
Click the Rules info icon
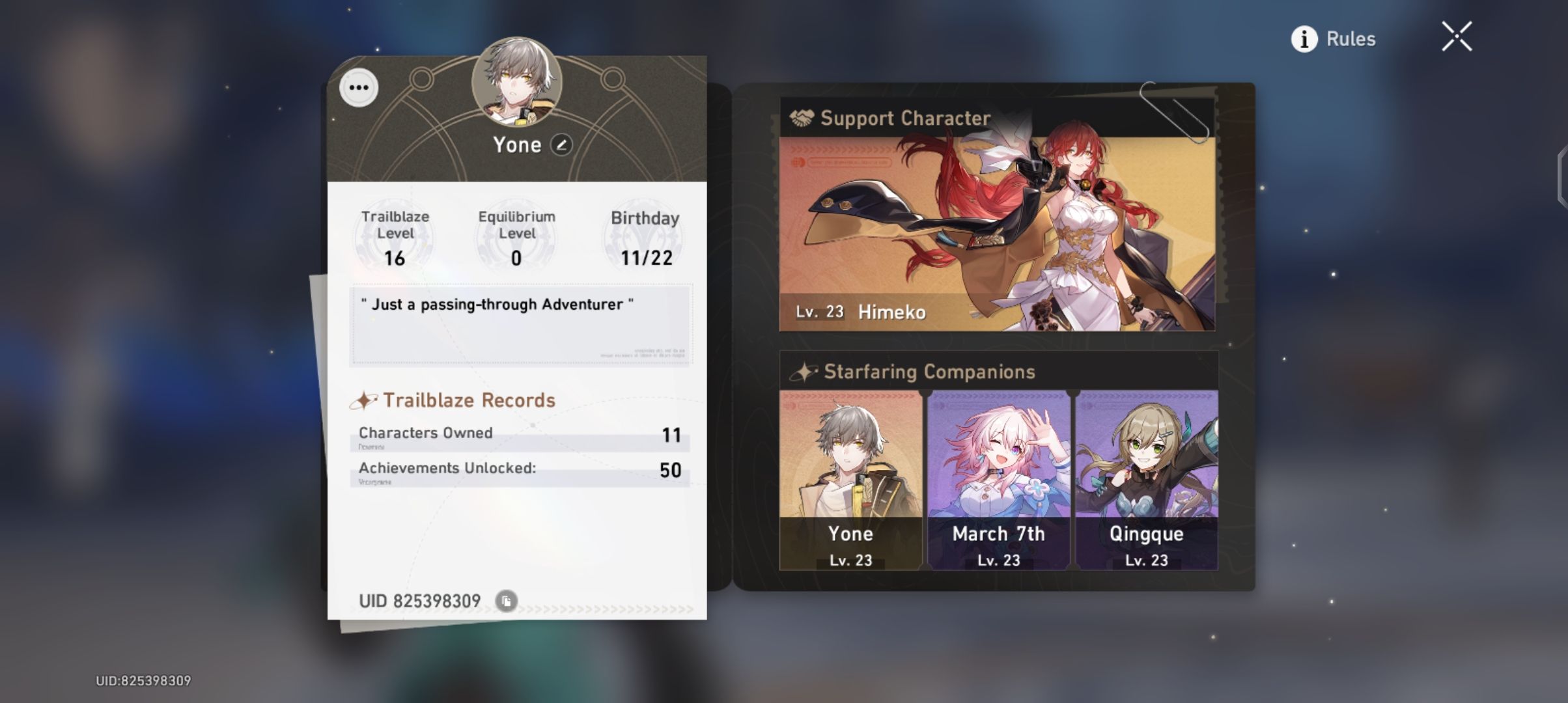[1304, 39]
